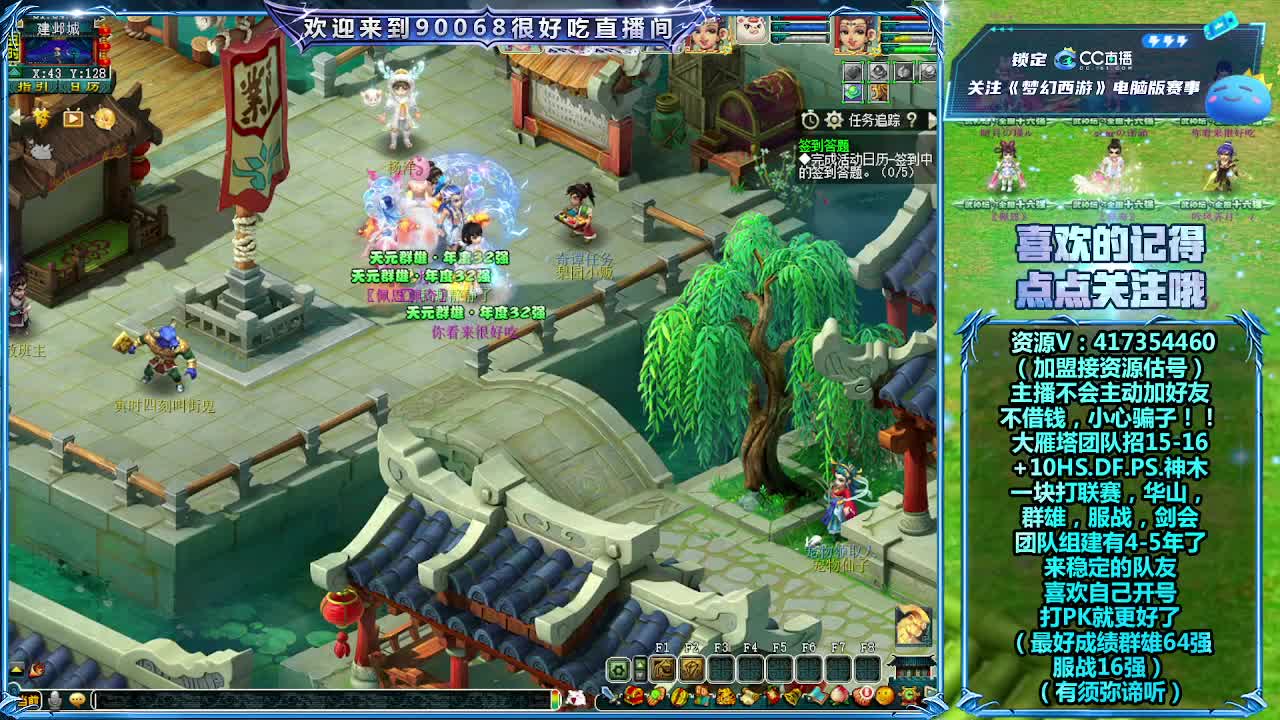Open the task tracker settings gear icon
This screenshot has width=1280, height=720.
pyautogui.click(x=833, y=120)
